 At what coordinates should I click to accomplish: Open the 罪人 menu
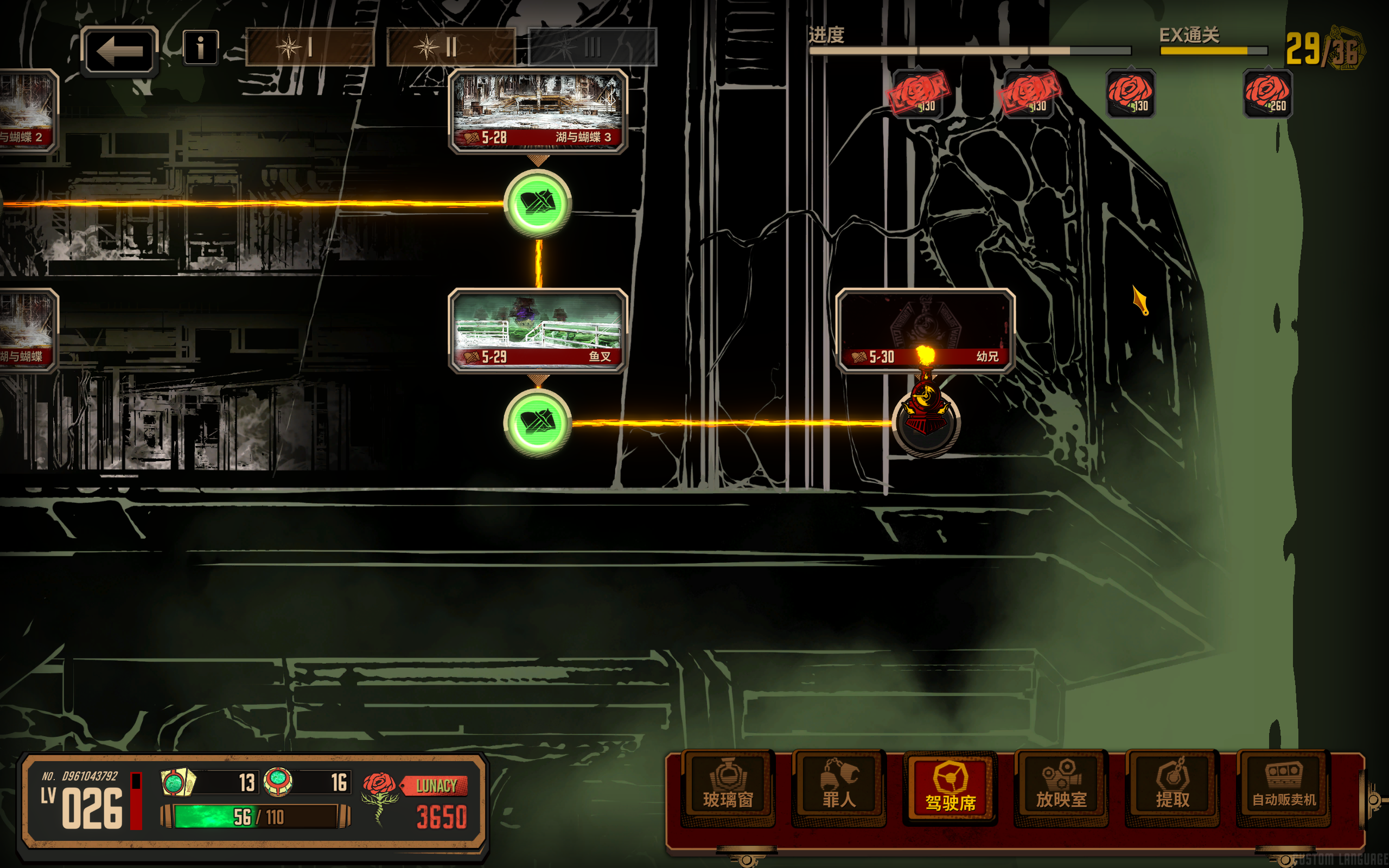(839, 788)
